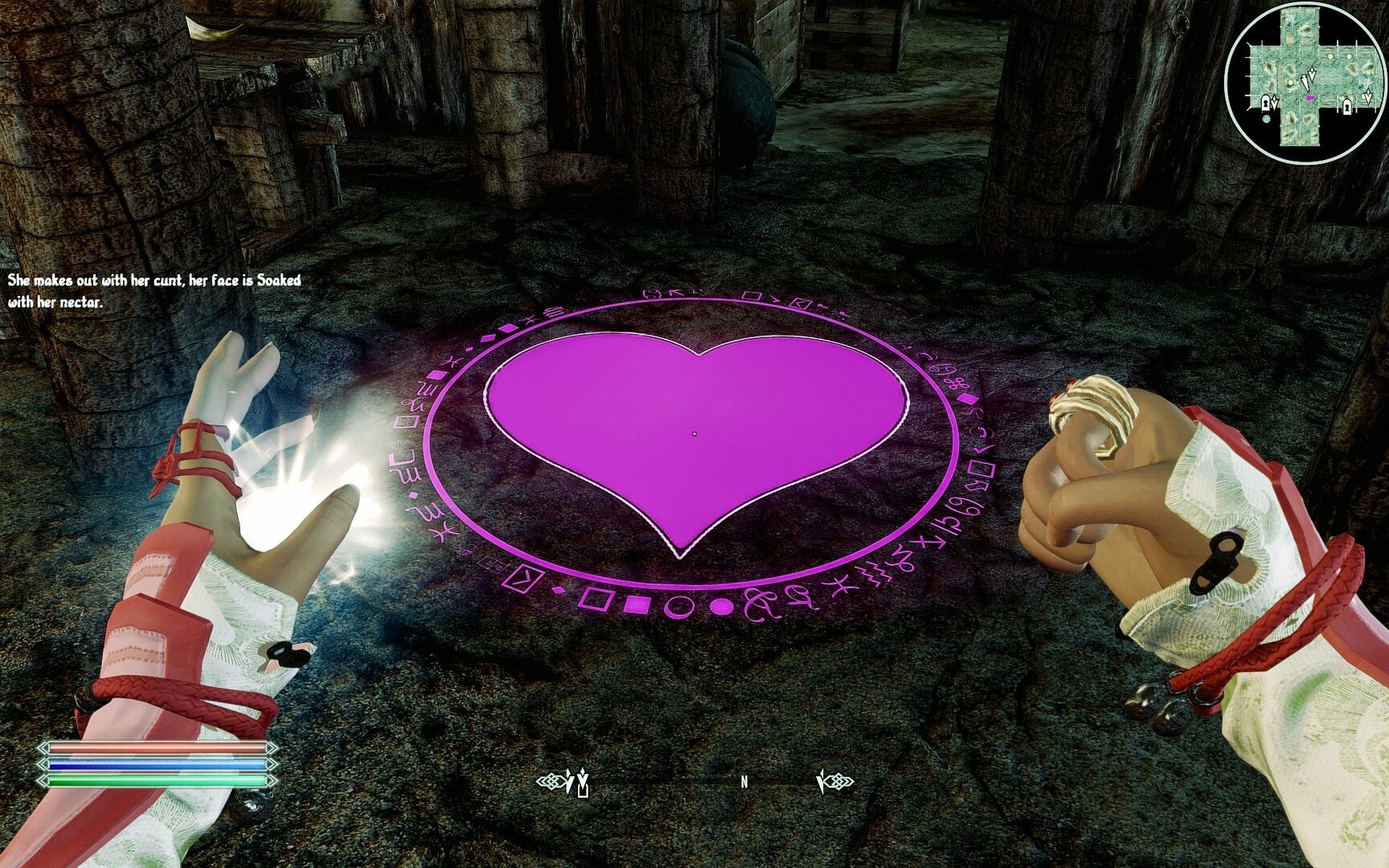Click the right door marker on the minimap

coord(1347,108)
